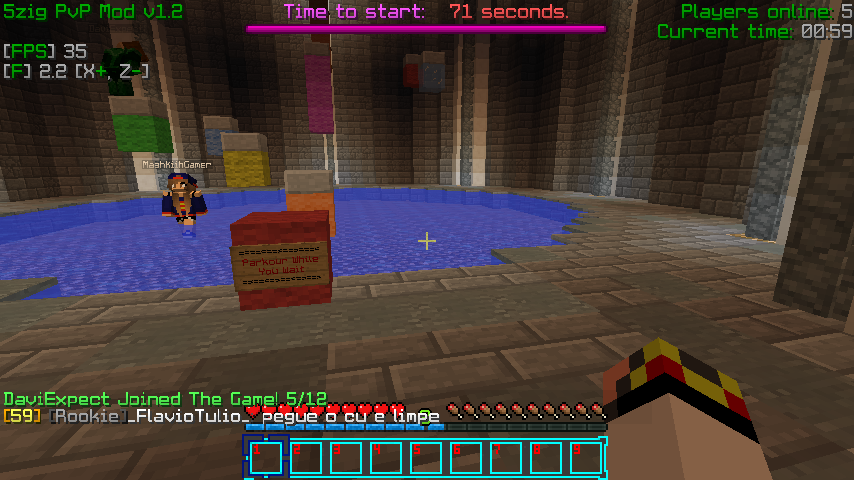The image size is (854, 480).
Task: Pick hotbar slot number 7
Action: coord(506,458)
